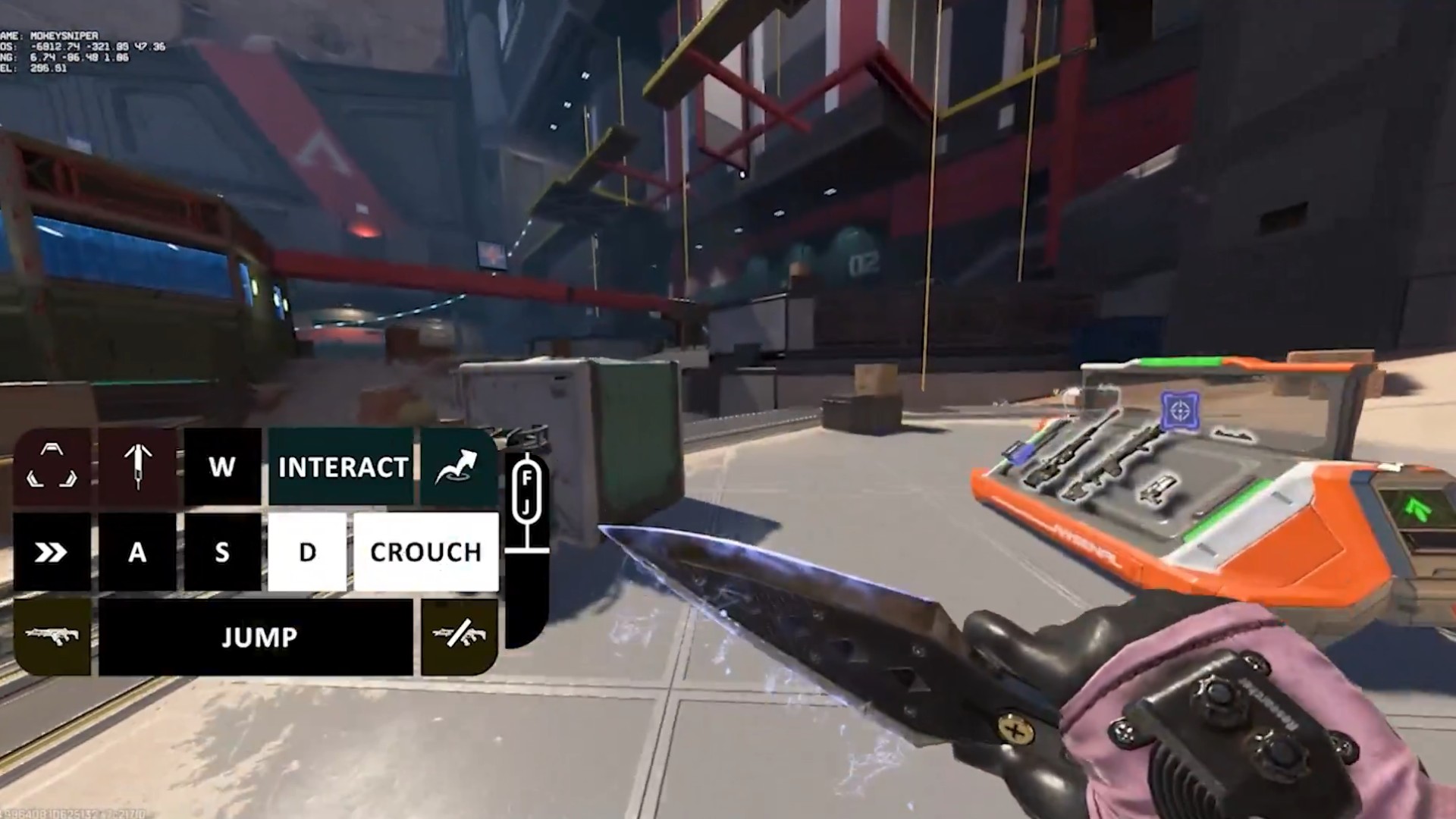The image size is (1456, 819).
Task: Select the syringe heal icon tile
Action: 137,467
